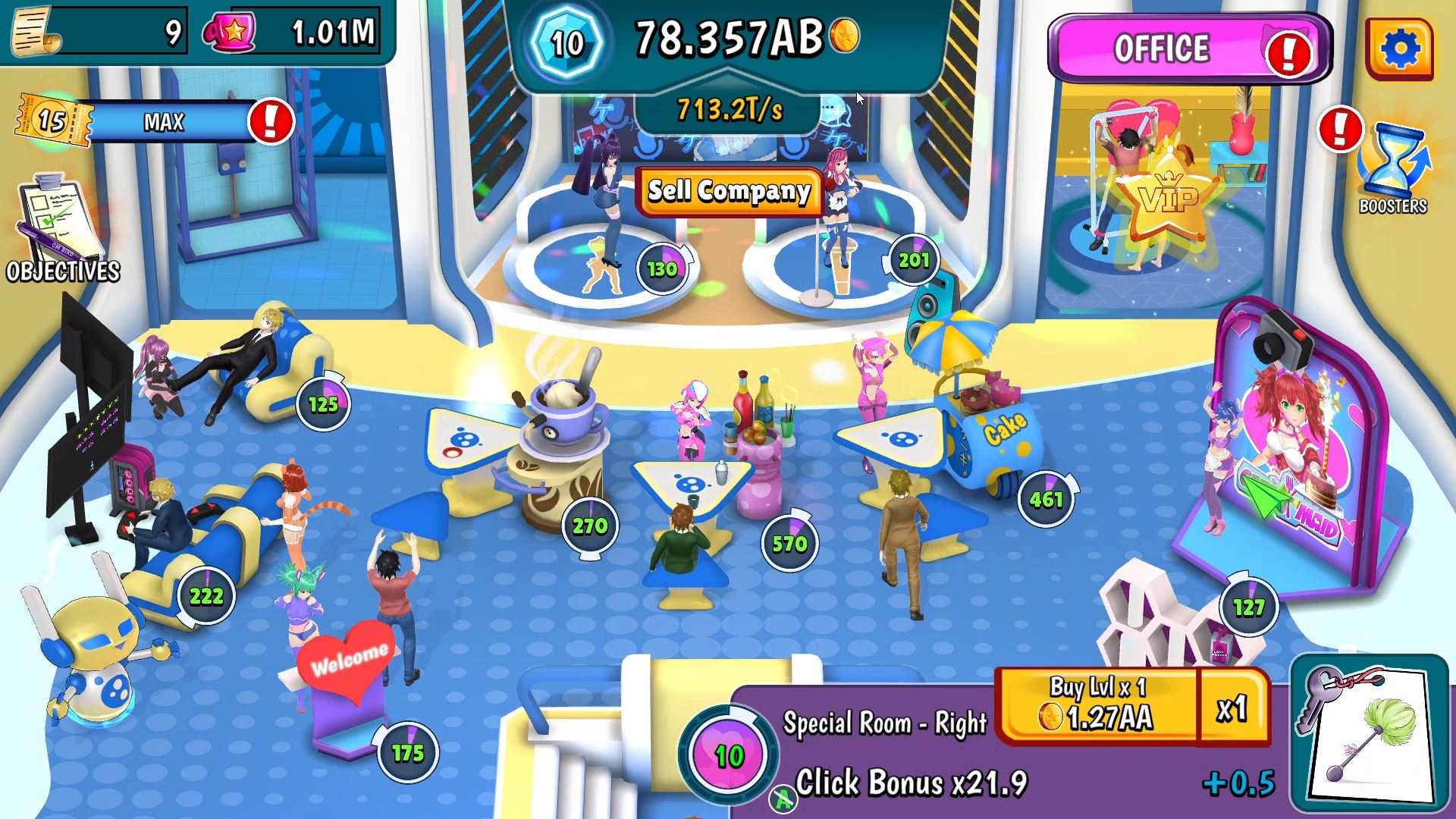This screenshot has width=1456, height=819.
Task: Select the level 127 photo booth badge
Action: pyautogui.click(x=1248, y=607)
